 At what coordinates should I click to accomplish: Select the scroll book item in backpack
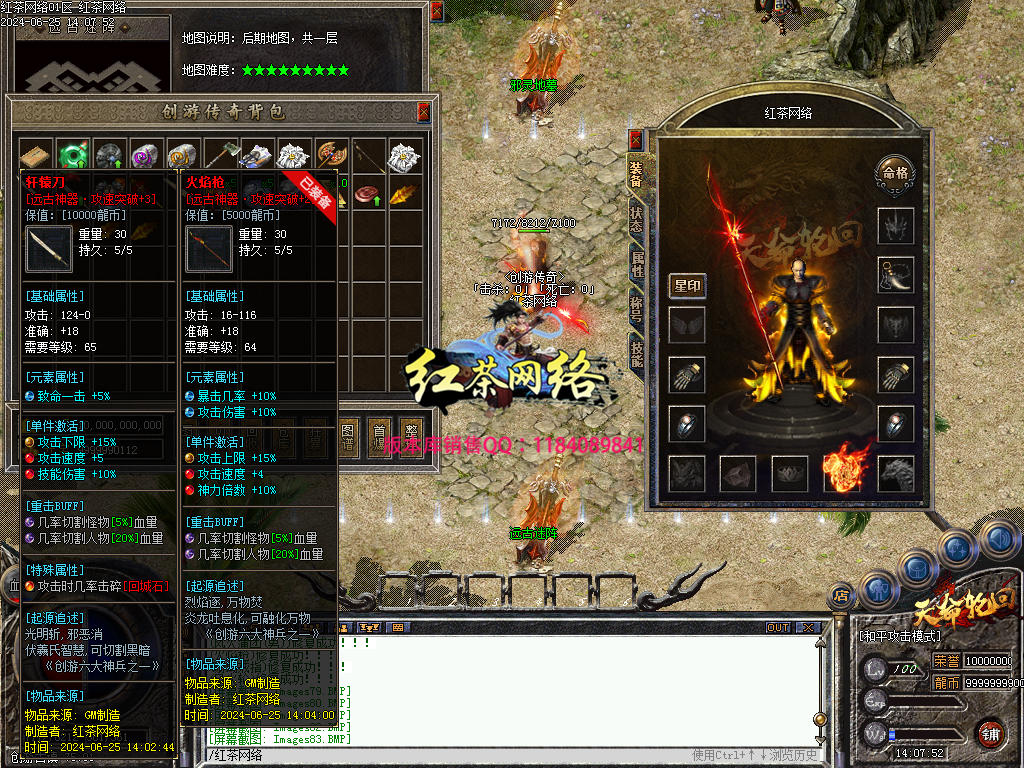35,155
